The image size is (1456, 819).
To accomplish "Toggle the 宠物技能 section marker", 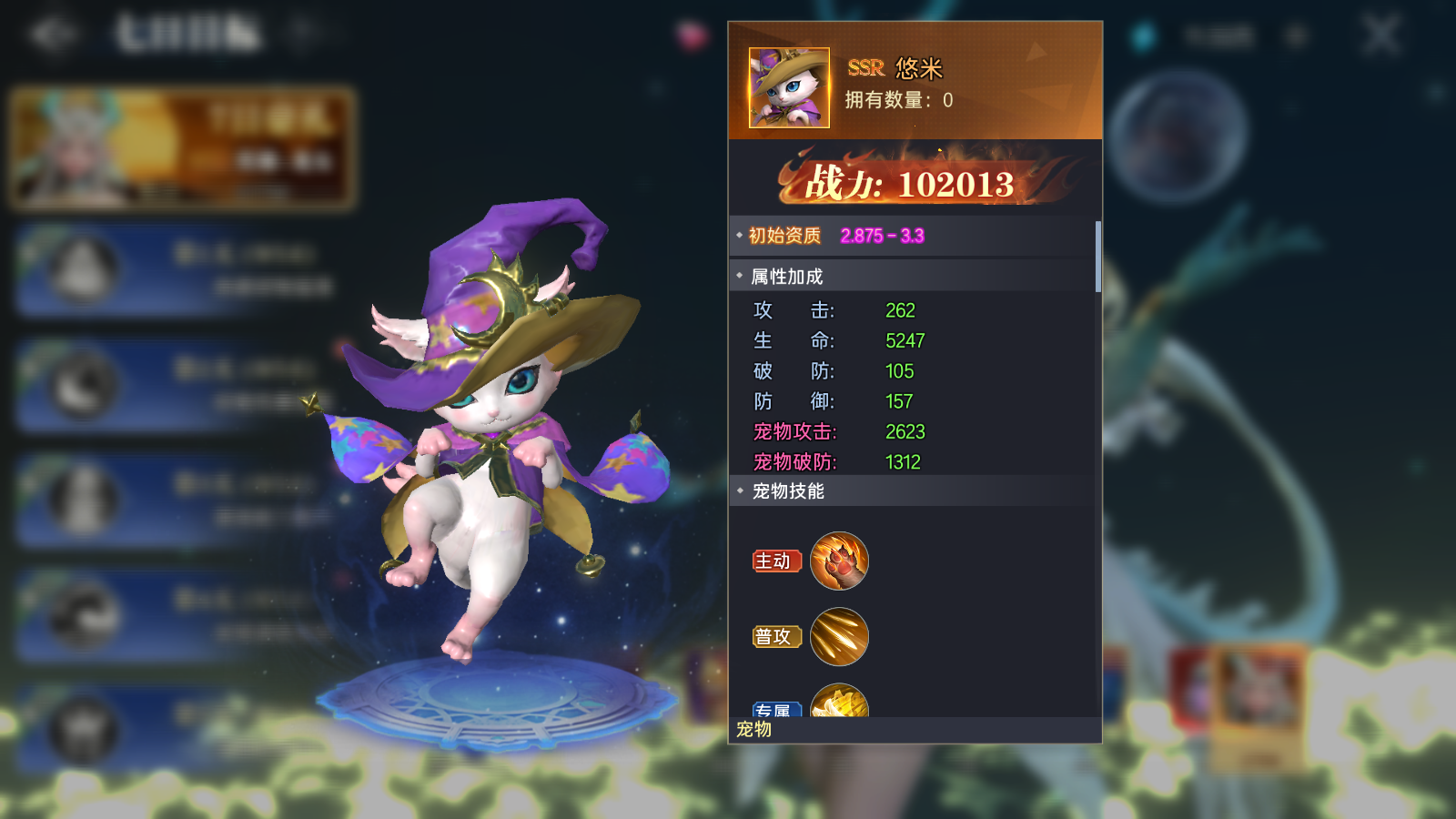I will pyautogui.click(x=738, y=492).
